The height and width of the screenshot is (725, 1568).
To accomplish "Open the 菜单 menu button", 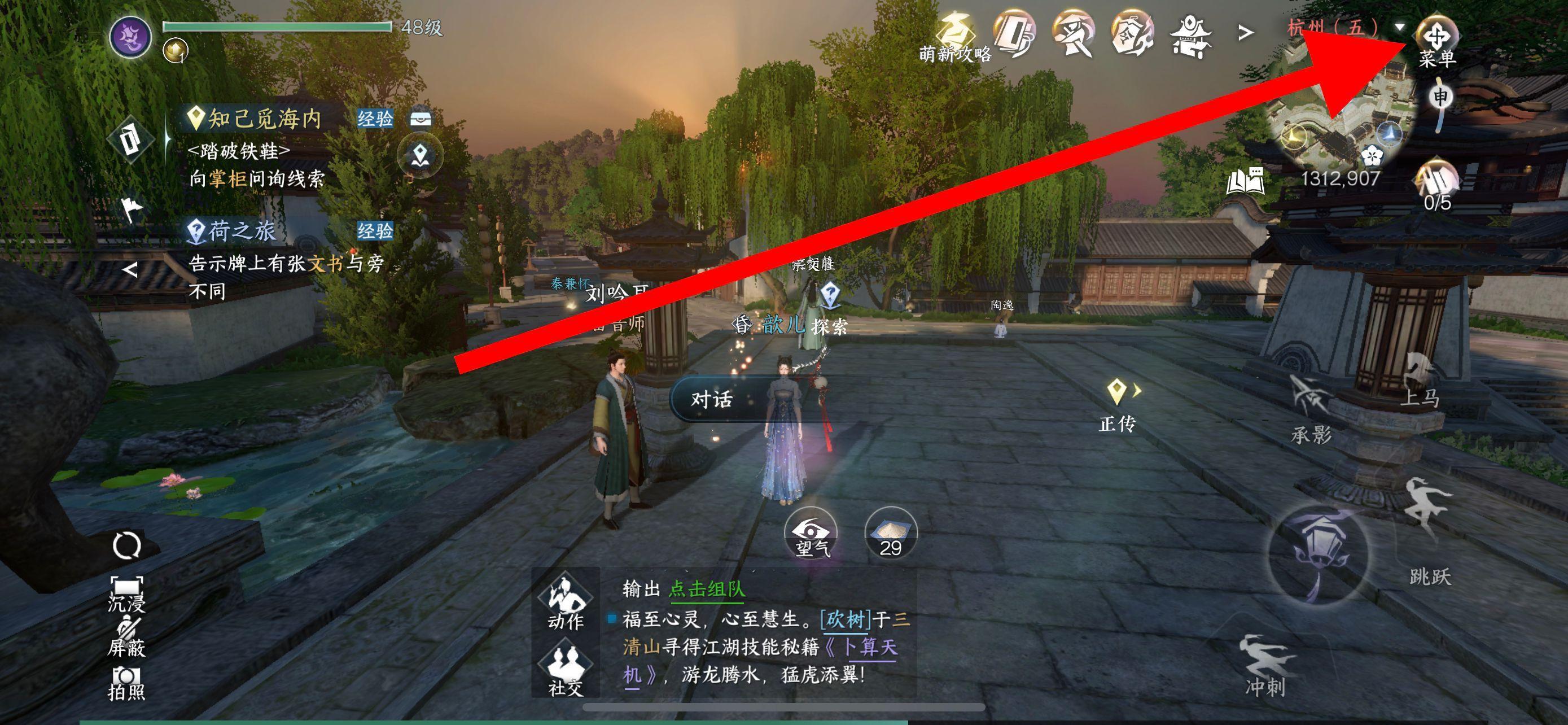I will 1436,40.
